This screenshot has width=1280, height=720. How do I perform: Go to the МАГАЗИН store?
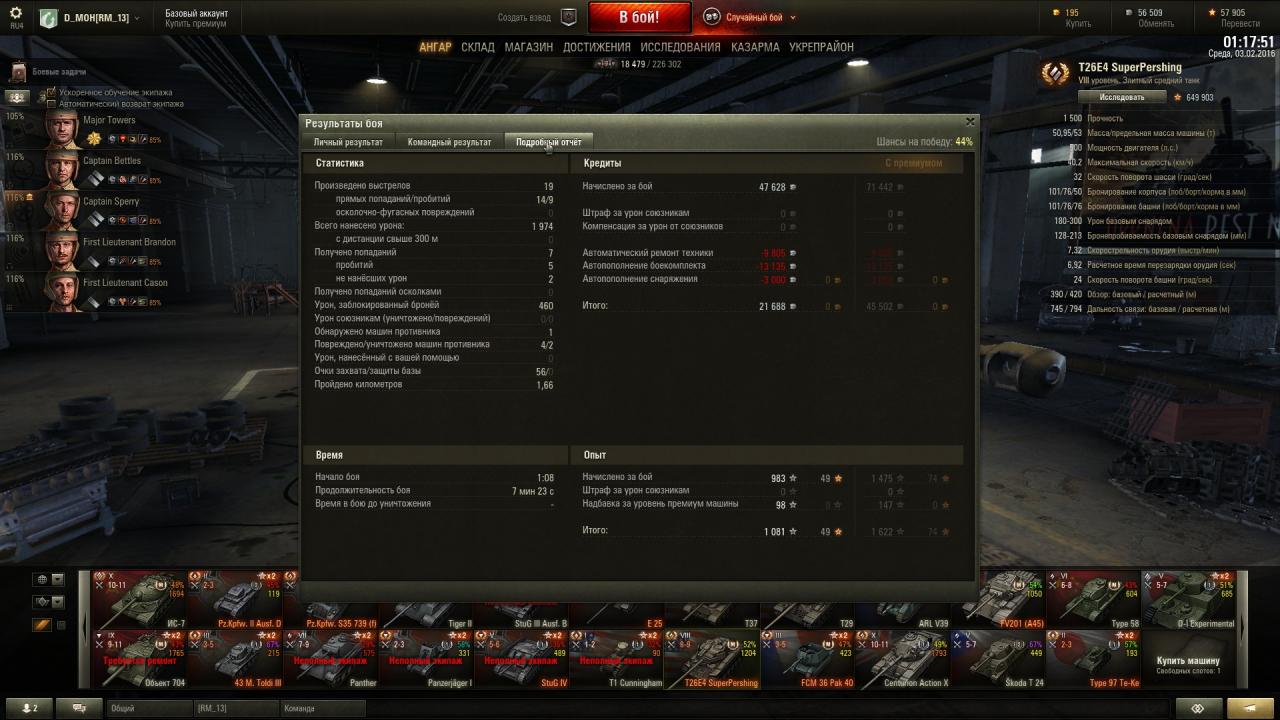click(x=528, y=47)
